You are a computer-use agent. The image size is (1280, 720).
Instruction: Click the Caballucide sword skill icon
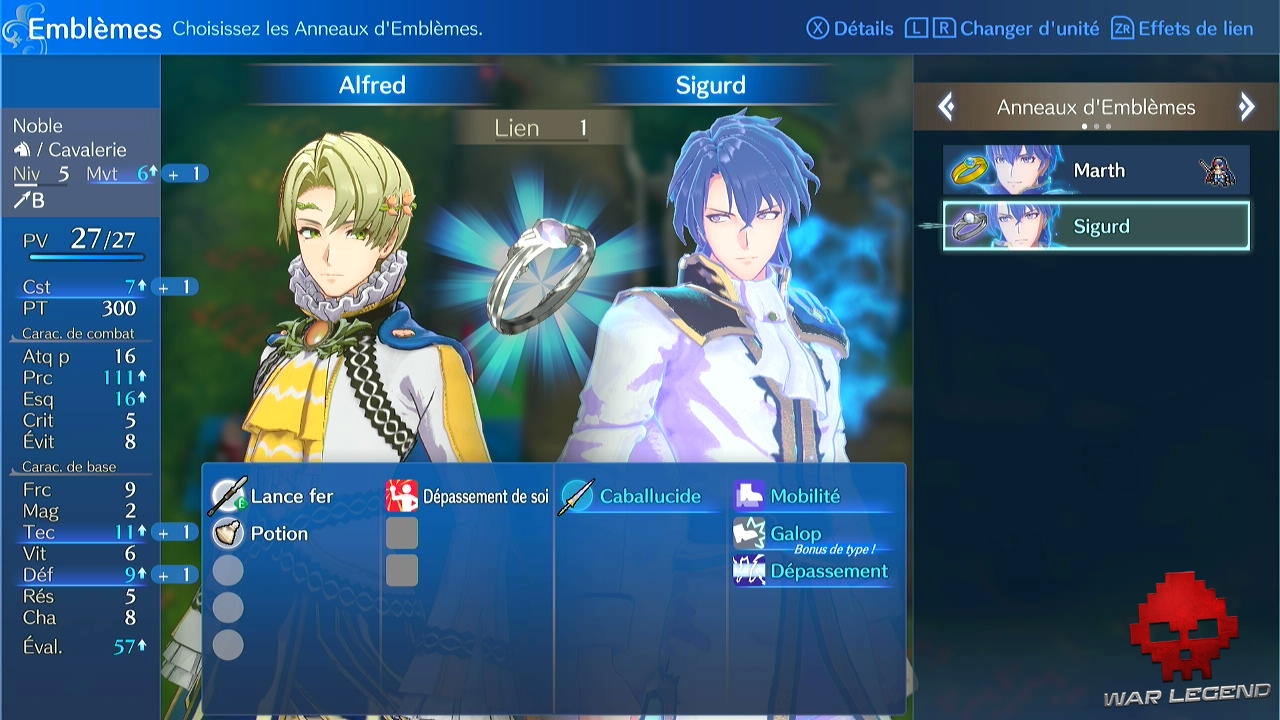click(x=578, y=494)
